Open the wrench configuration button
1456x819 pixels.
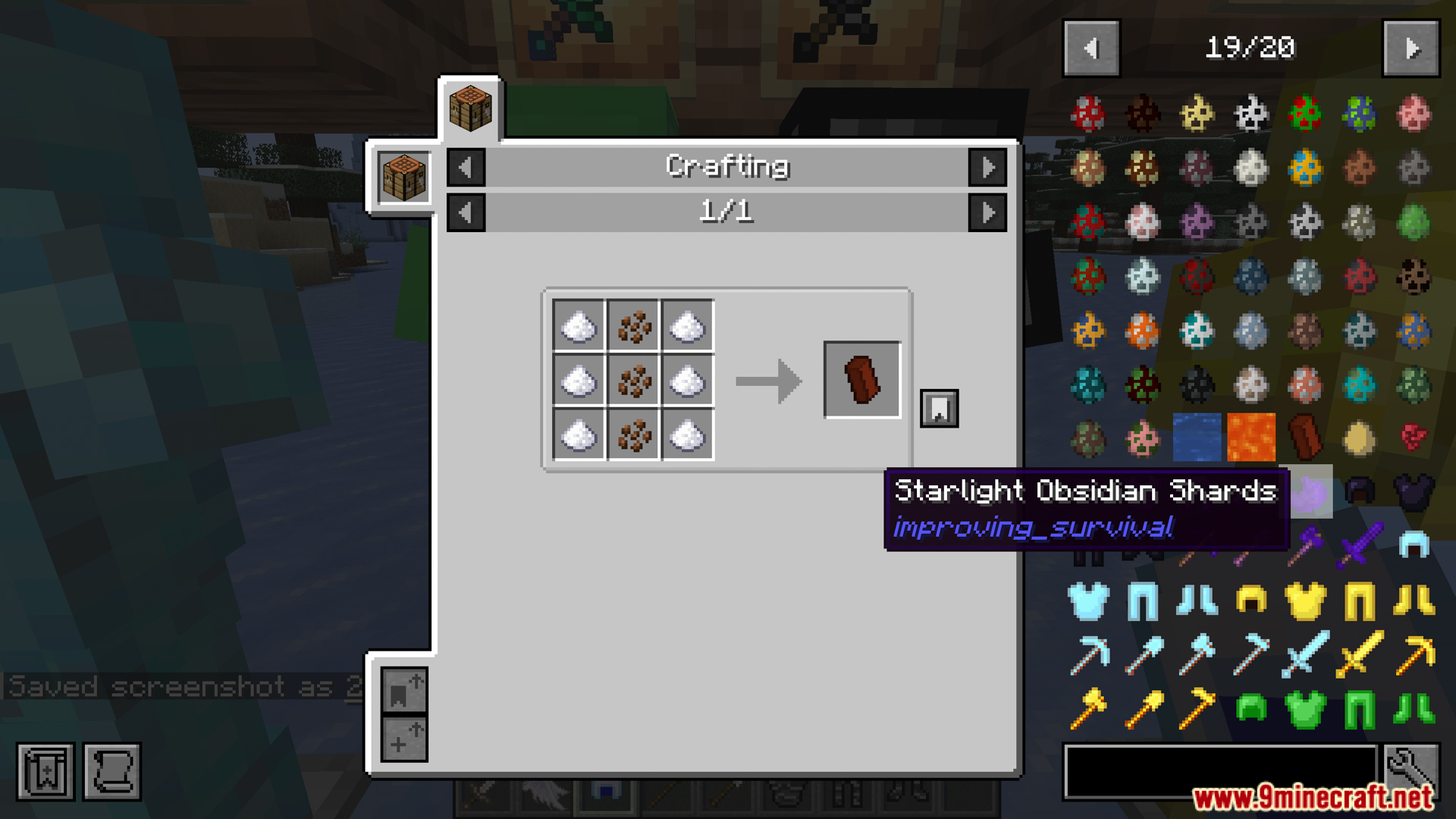pyautogui.click(x=1411, y=770)
